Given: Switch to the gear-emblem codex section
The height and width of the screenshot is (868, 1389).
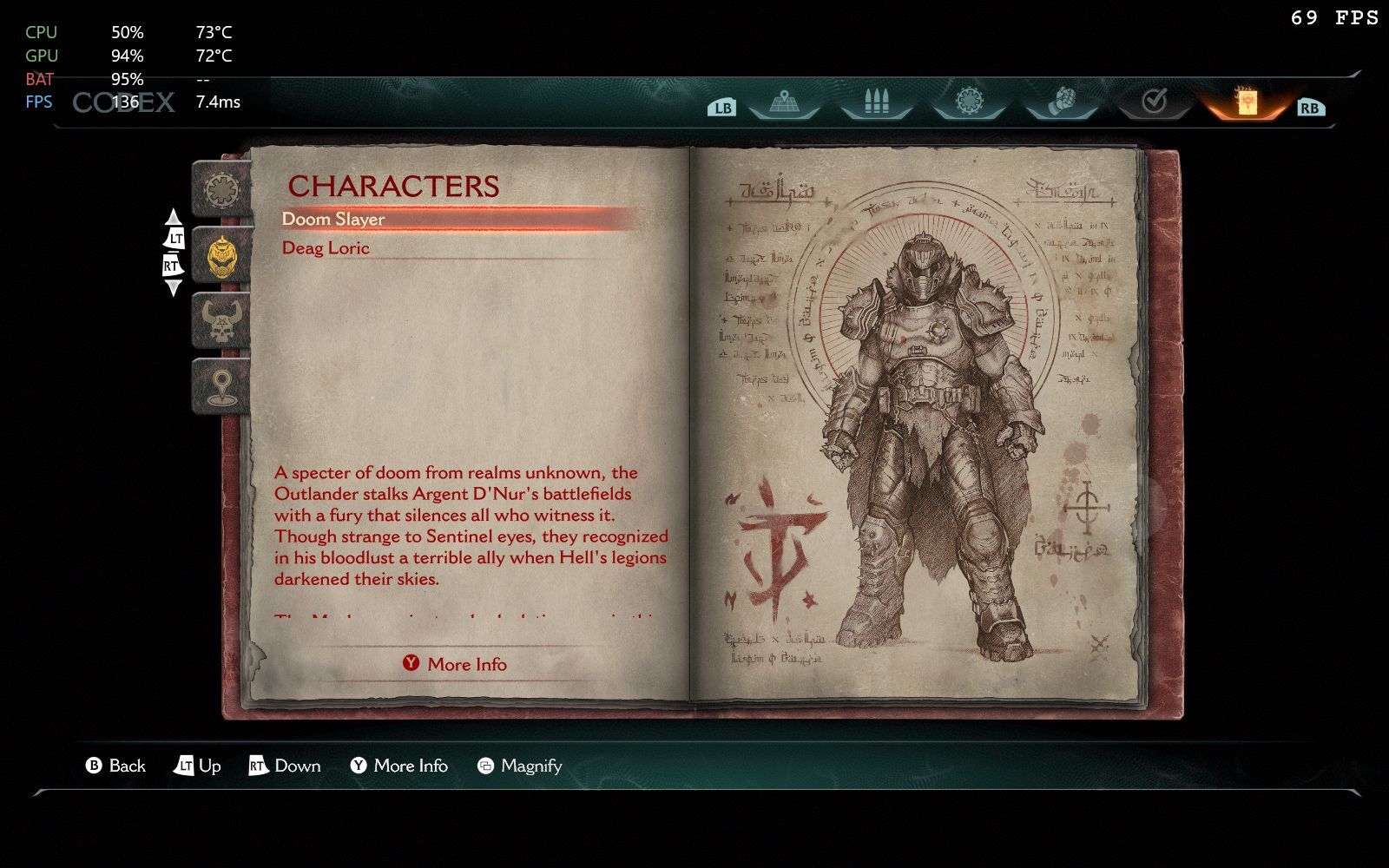Looking at the screenshot, I should click(221, 188).
